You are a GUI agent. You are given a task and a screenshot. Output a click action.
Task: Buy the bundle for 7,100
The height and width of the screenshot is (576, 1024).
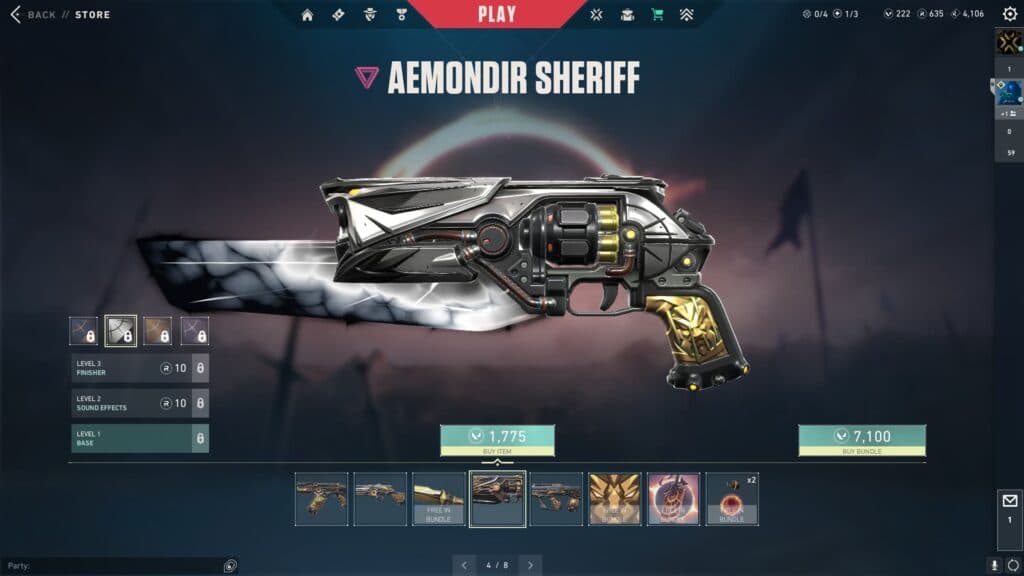click(x=861, y=439)
